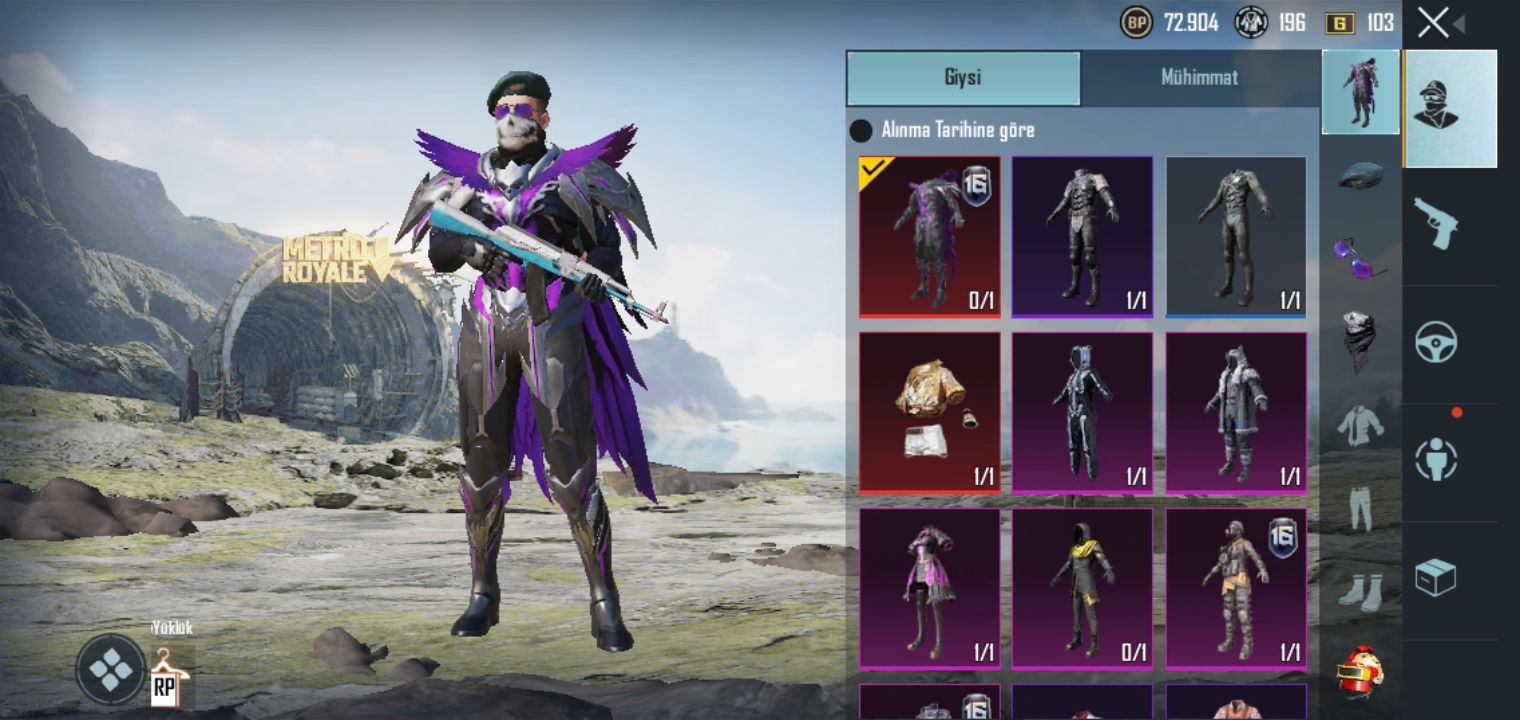Select the pink and black dress outfit
Image resolution: width=1520 pixels, height=720 pixels.
coord(929,588)
